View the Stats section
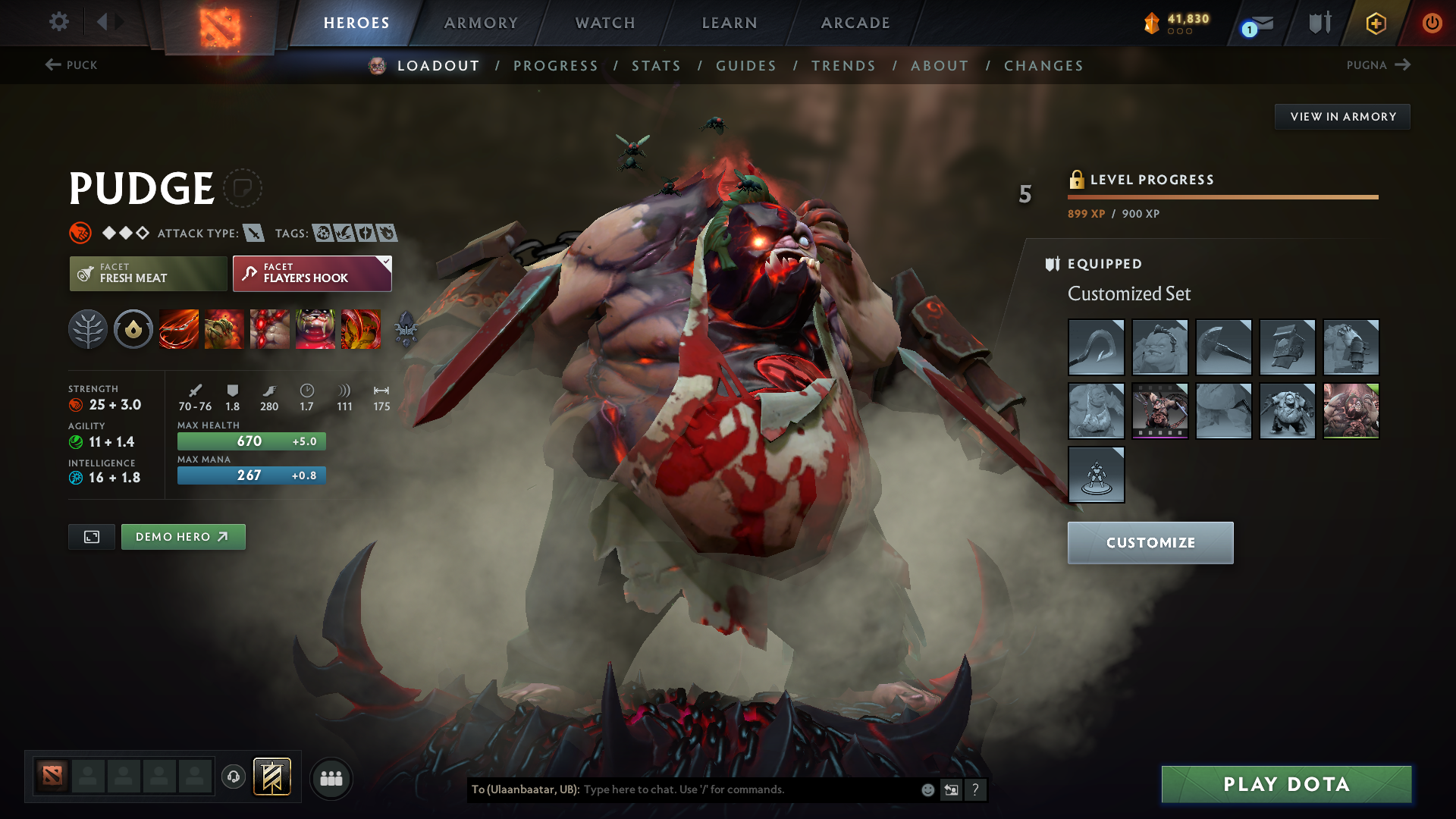The image size is (1456, 819). pos(656,66)
